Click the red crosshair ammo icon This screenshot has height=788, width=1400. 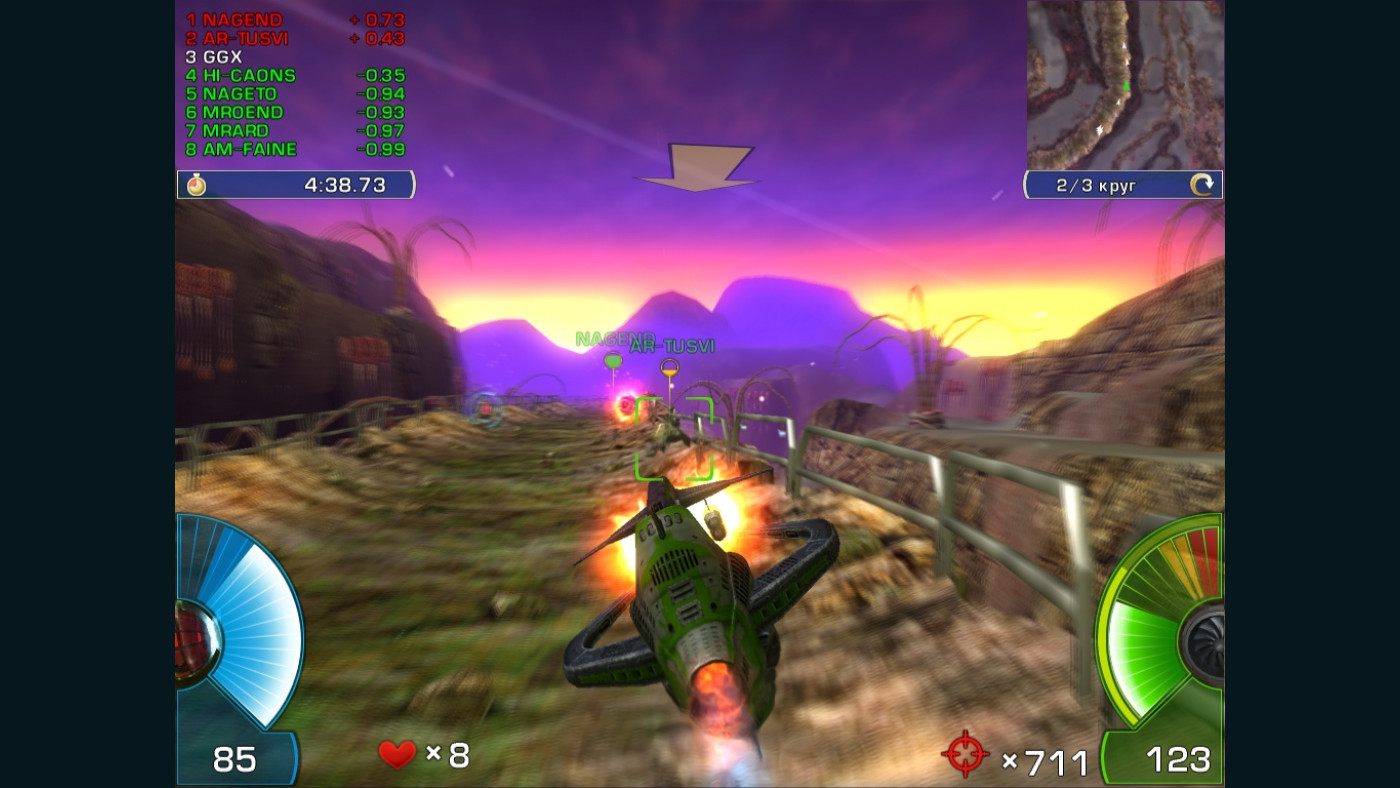[965, 755]
